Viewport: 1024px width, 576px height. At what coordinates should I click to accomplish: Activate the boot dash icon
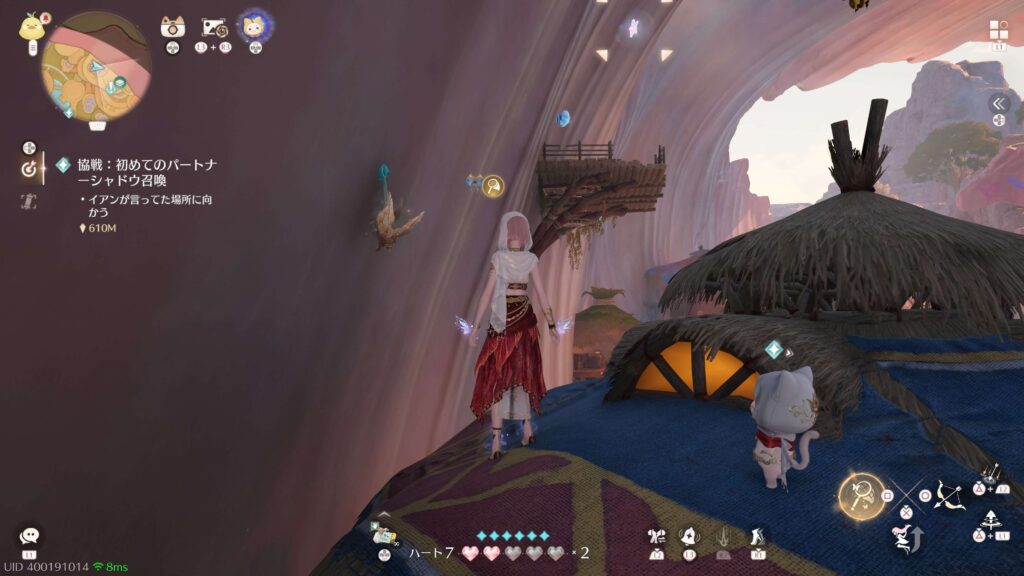pyautogui.click(x=757, y=537)
